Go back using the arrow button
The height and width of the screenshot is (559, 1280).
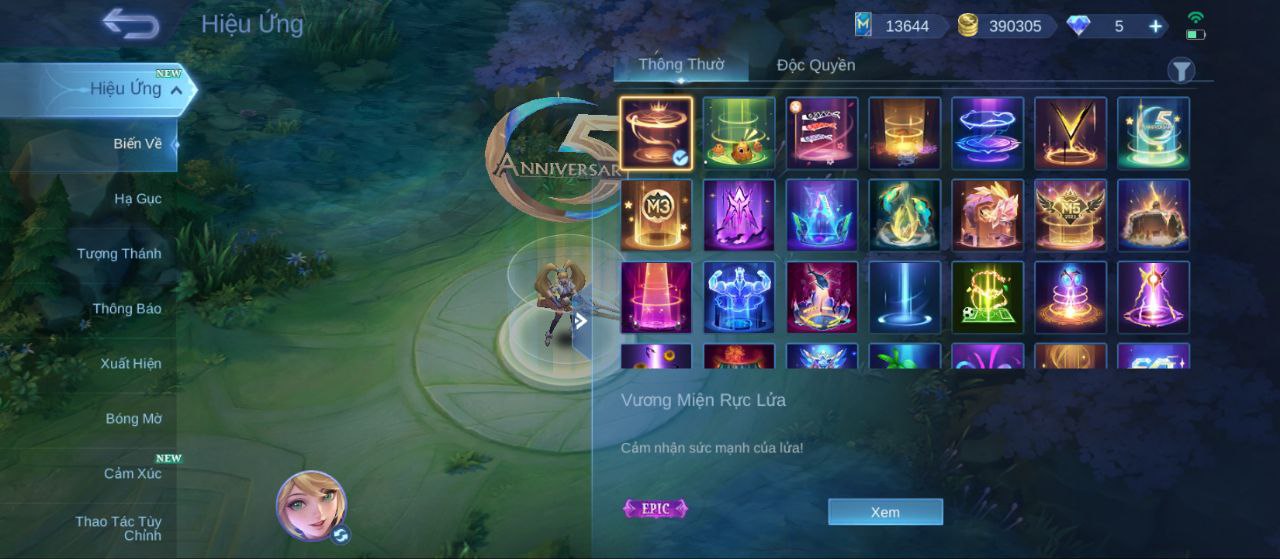(x=131, y=24)
